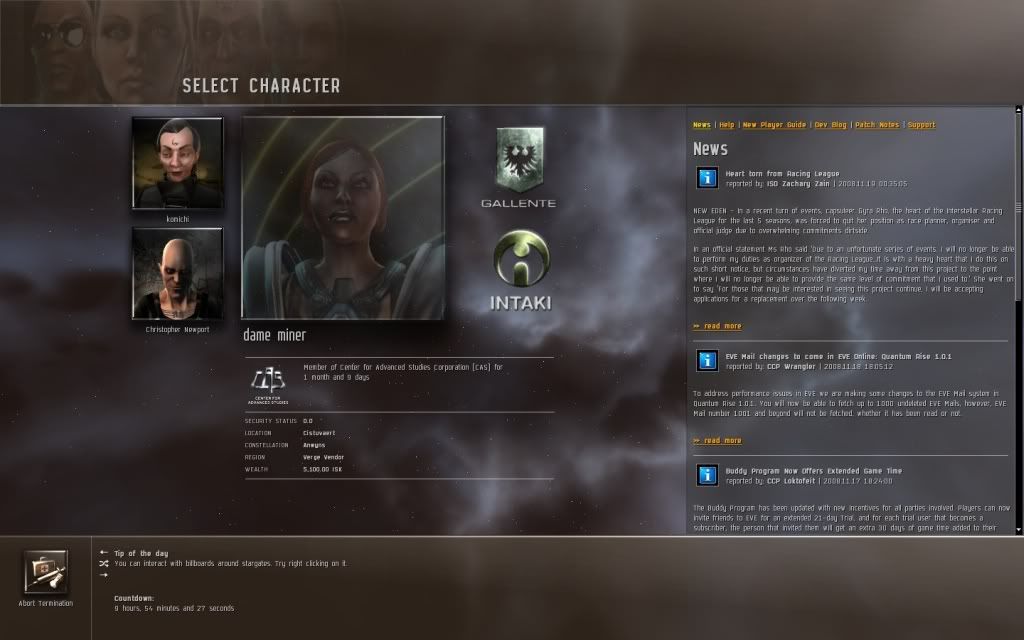Enter the game with dame miner's large portrait
This screenshot has width=1024, height=640.
tap(343, 218)
